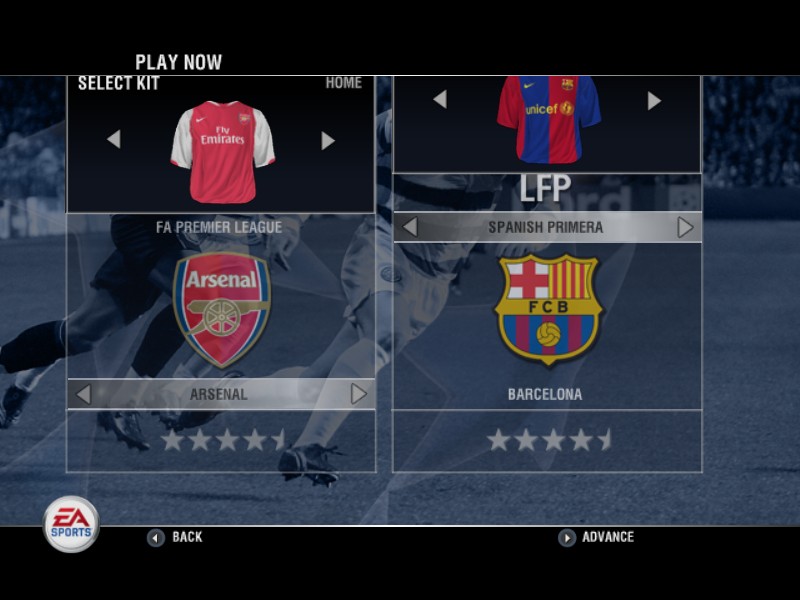800x600 pixels.
Task: Switch to next league after Spanish Primera
Action: tap(685, 228)
